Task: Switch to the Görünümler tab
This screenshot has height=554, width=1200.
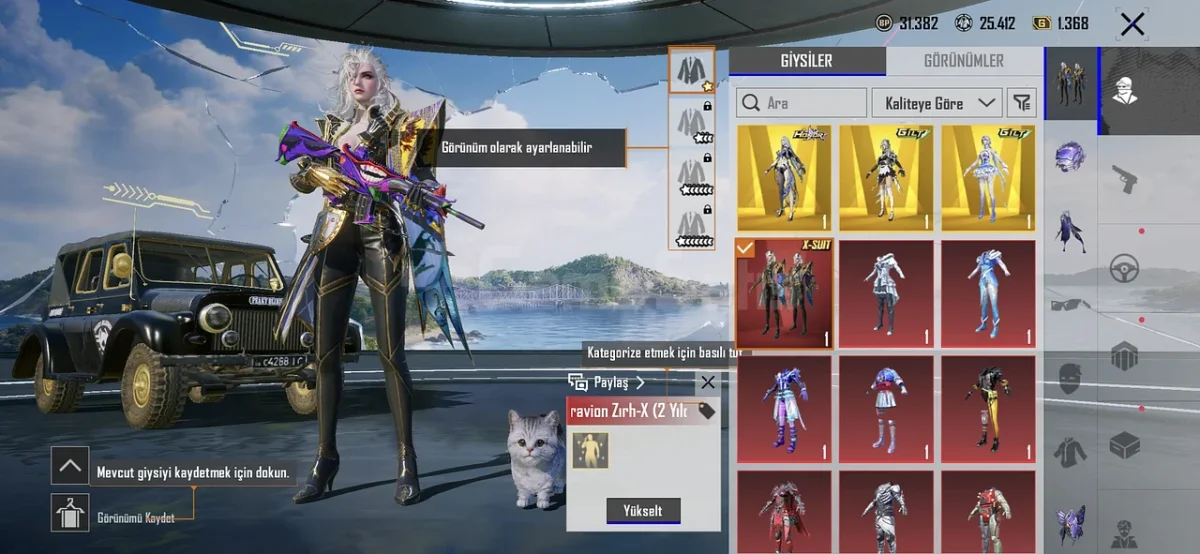Action: 964,61
